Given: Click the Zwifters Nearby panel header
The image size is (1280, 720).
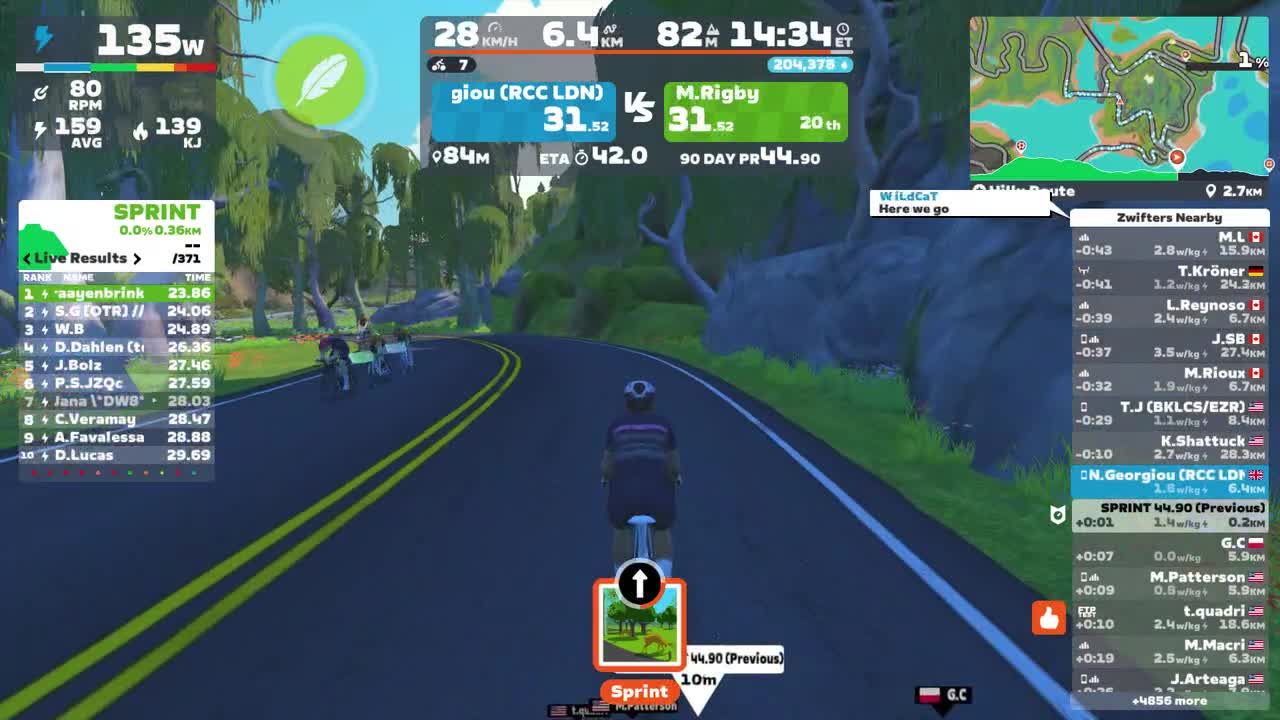Looking at the screenshot, I should [x=1170, y=218].
